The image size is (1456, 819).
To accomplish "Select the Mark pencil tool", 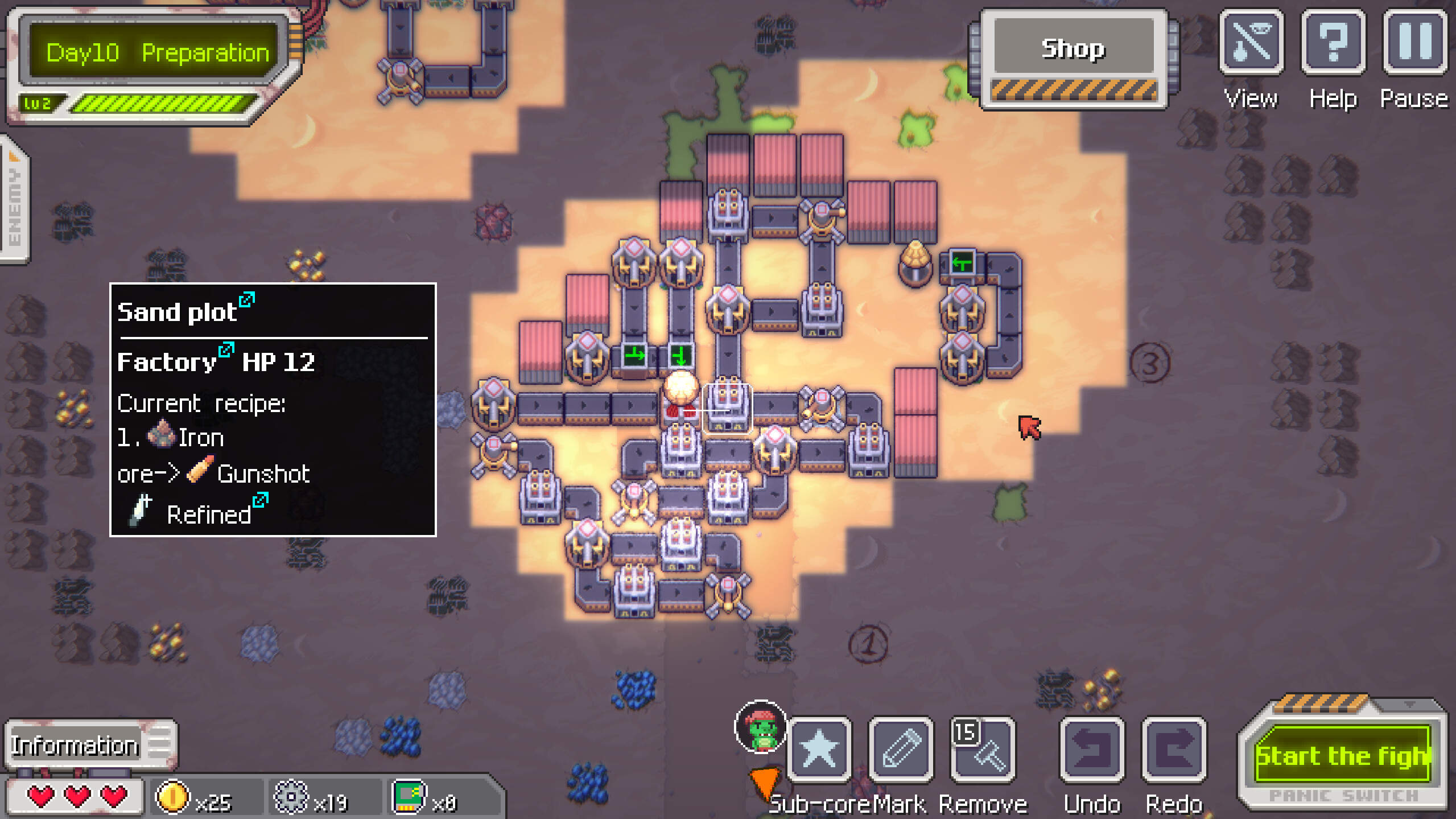I will pos(901,750).
